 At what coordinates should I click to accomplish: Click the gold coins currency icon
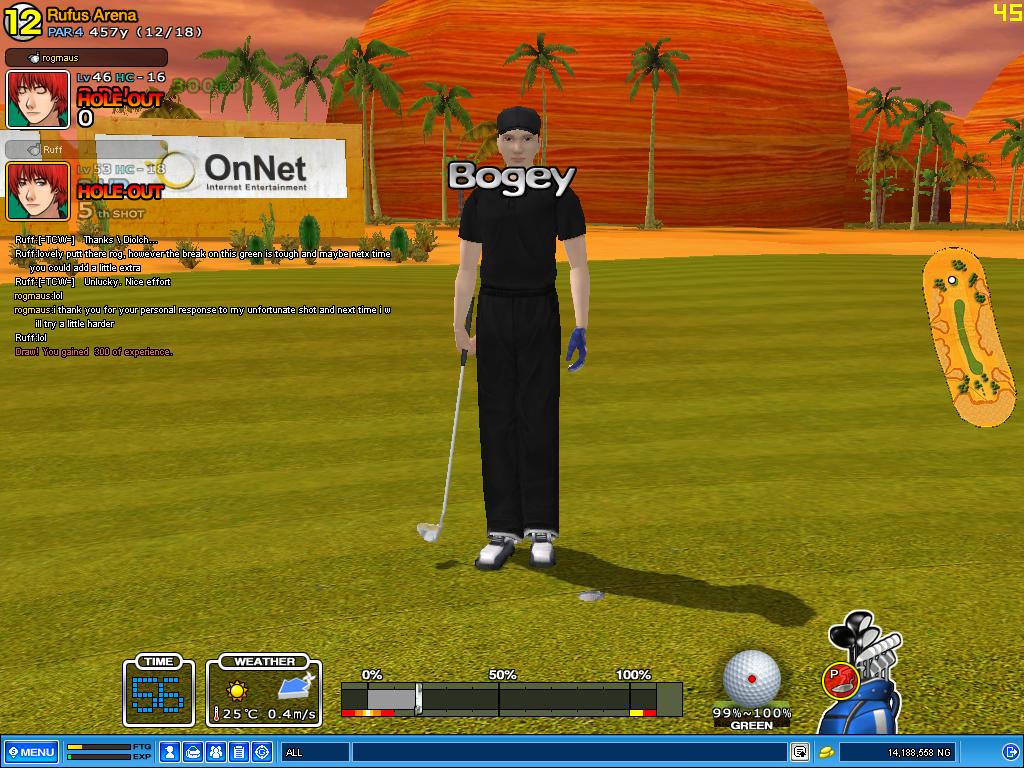(827, 752)
